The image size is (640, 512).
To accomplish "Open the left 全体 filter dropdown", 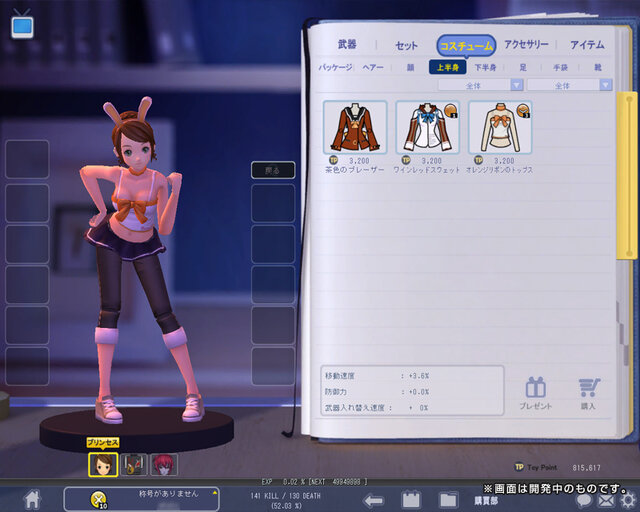I will click(481, 86).
